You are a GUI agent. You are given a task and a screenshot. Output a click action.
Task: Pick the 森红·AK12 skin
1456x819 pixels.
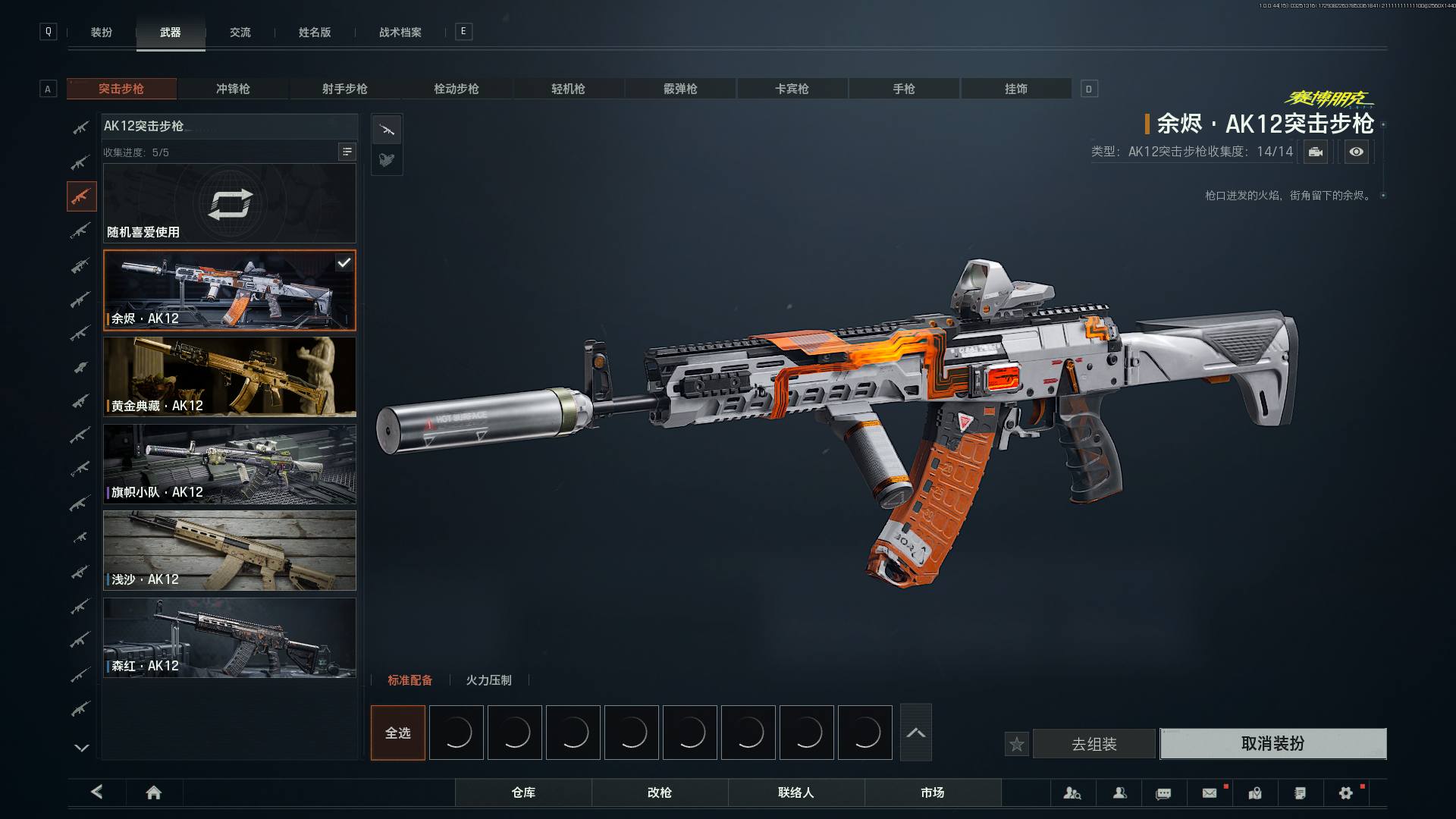point(229,638)
